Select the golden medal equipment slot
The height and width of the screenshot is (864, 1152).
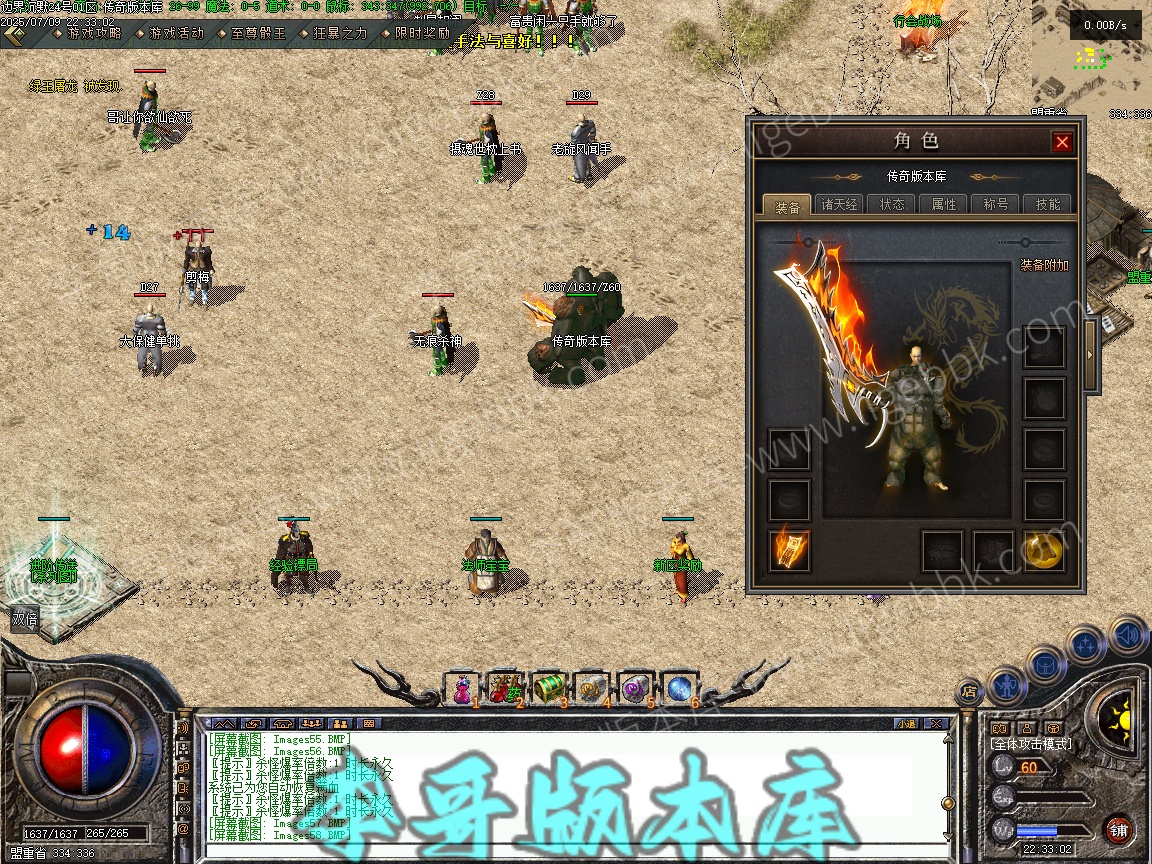click(x=1043, y=551)
